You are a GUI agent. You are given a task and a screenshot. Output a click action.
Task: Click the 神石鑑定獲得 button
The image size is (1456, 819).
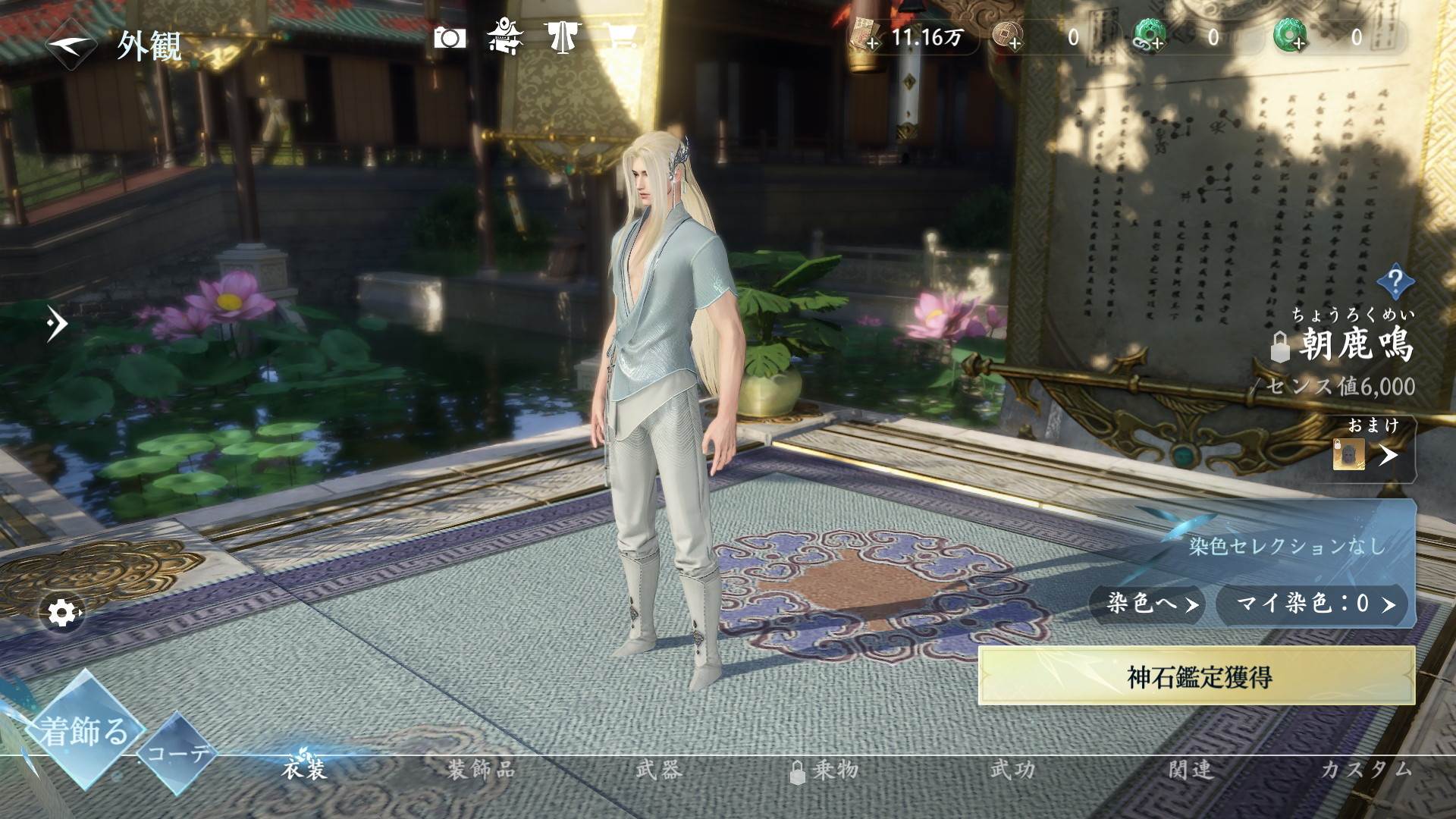click(x=1197, y=676)
